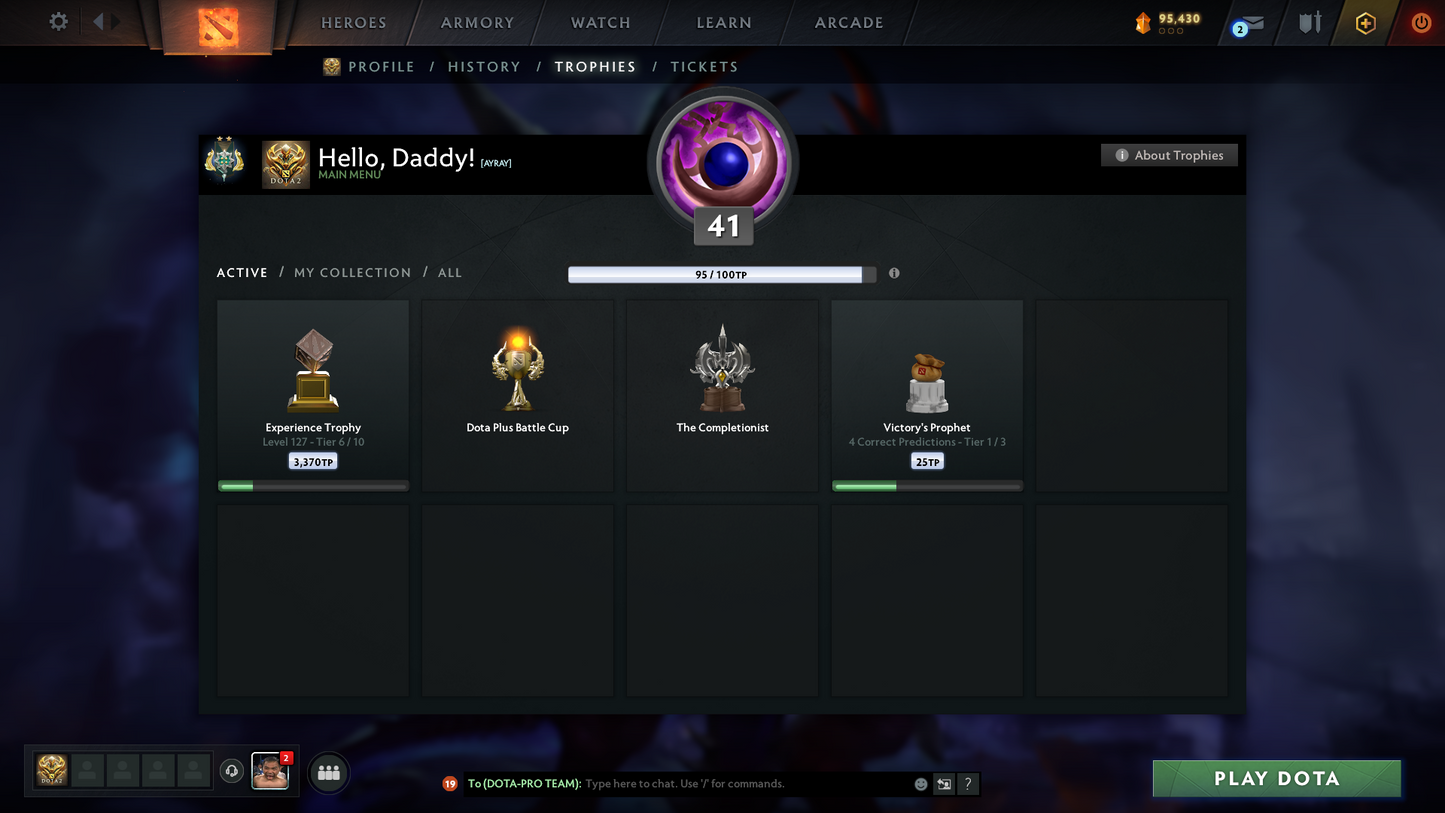Switch to the MY COLLECTION tab
The height and width of the screenshot is (813, 1445).
[352, 272]
